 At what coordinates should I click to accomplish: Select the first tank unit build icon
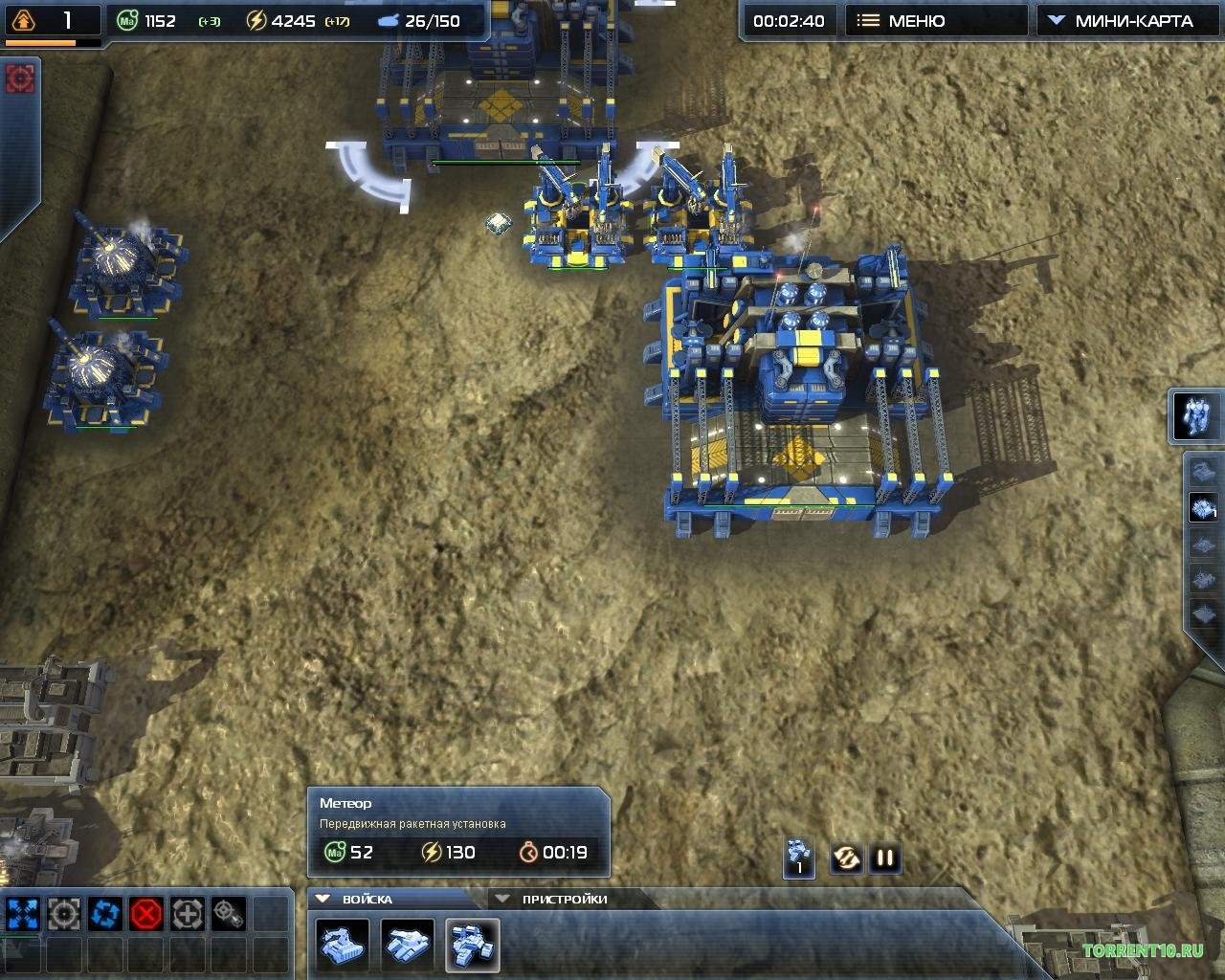341,946
